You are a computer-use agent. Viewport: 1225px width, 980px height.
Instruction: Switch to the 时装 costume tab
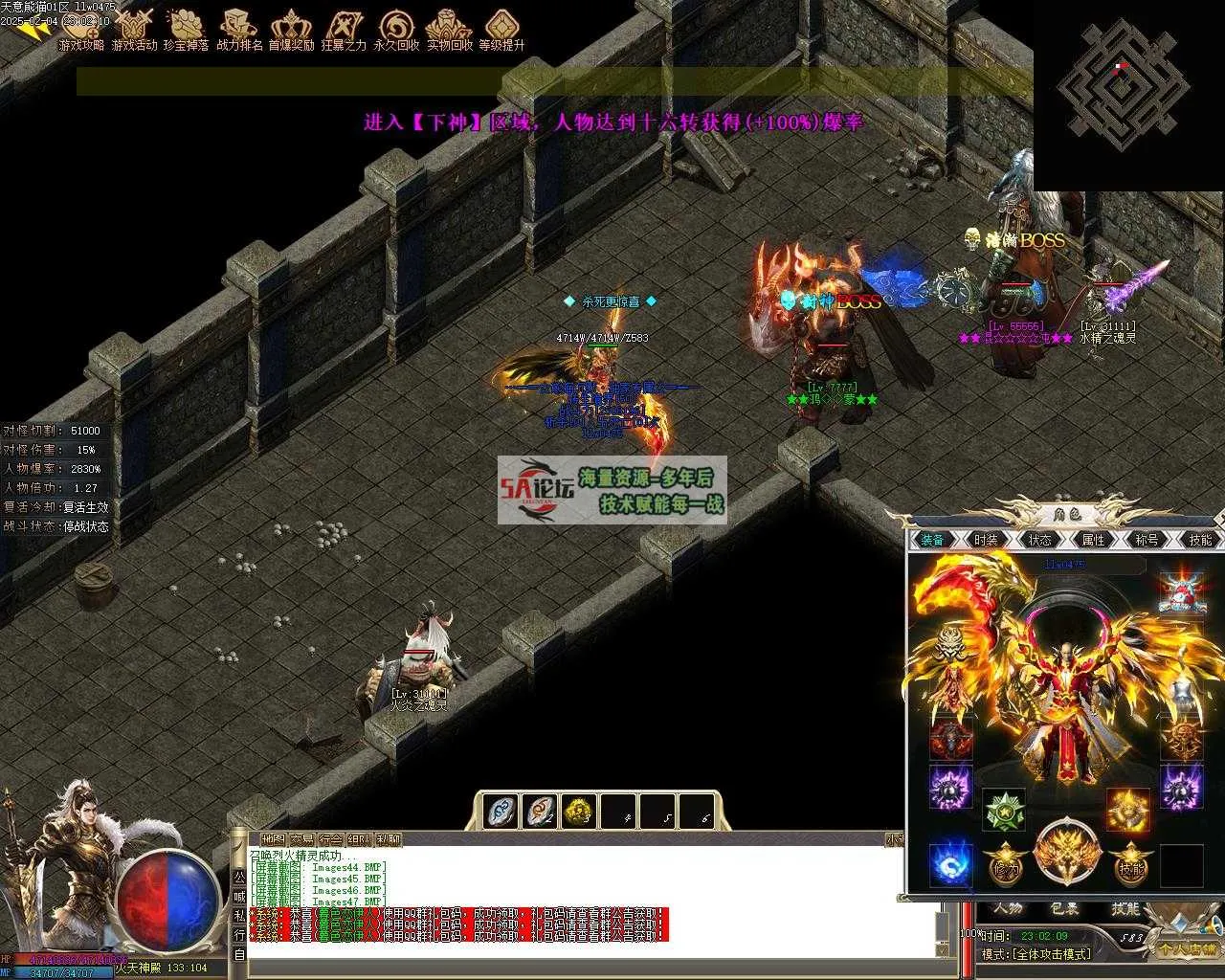[x=986, y=540]
